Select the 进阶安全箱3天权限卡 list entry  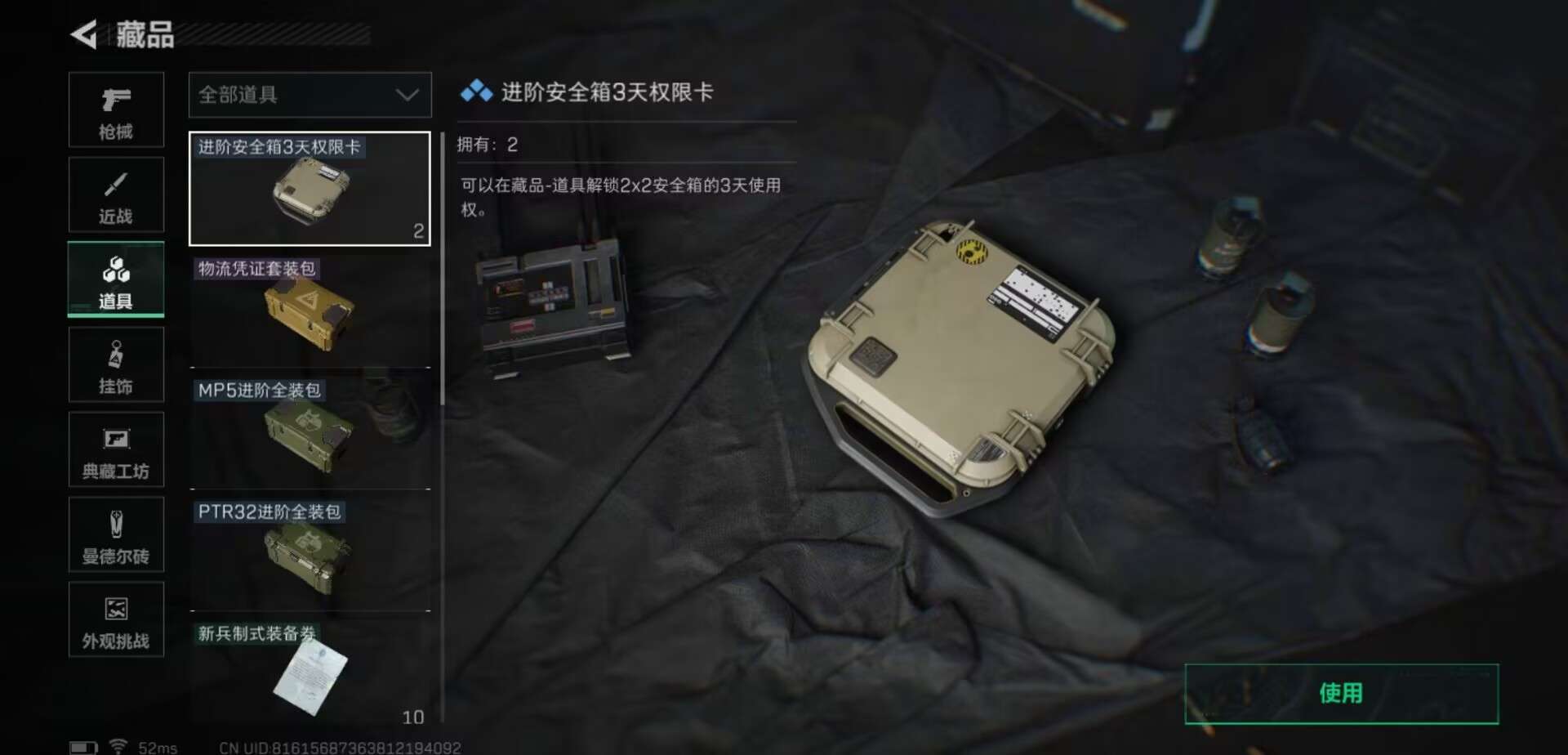coord(310,190)
